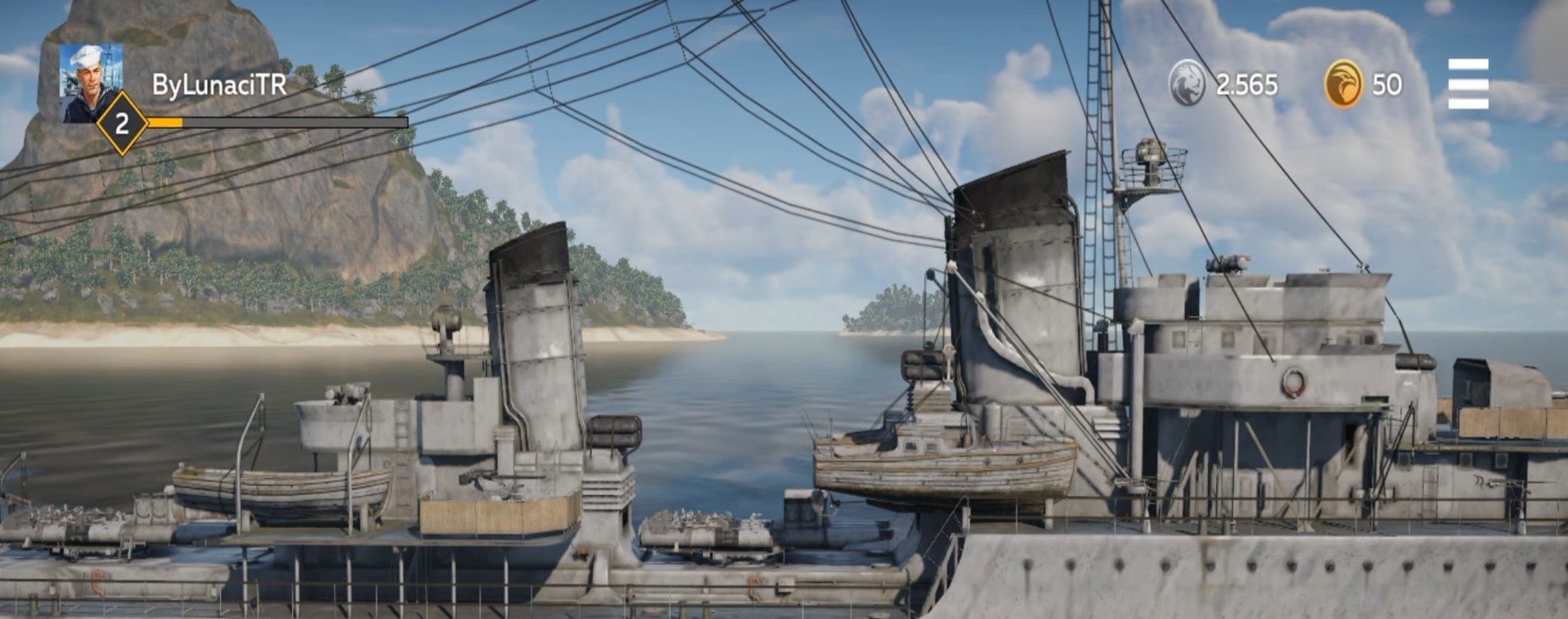1568x619 pixels.
Task: Tap the silver lion currency icon
Action: 1187,83
